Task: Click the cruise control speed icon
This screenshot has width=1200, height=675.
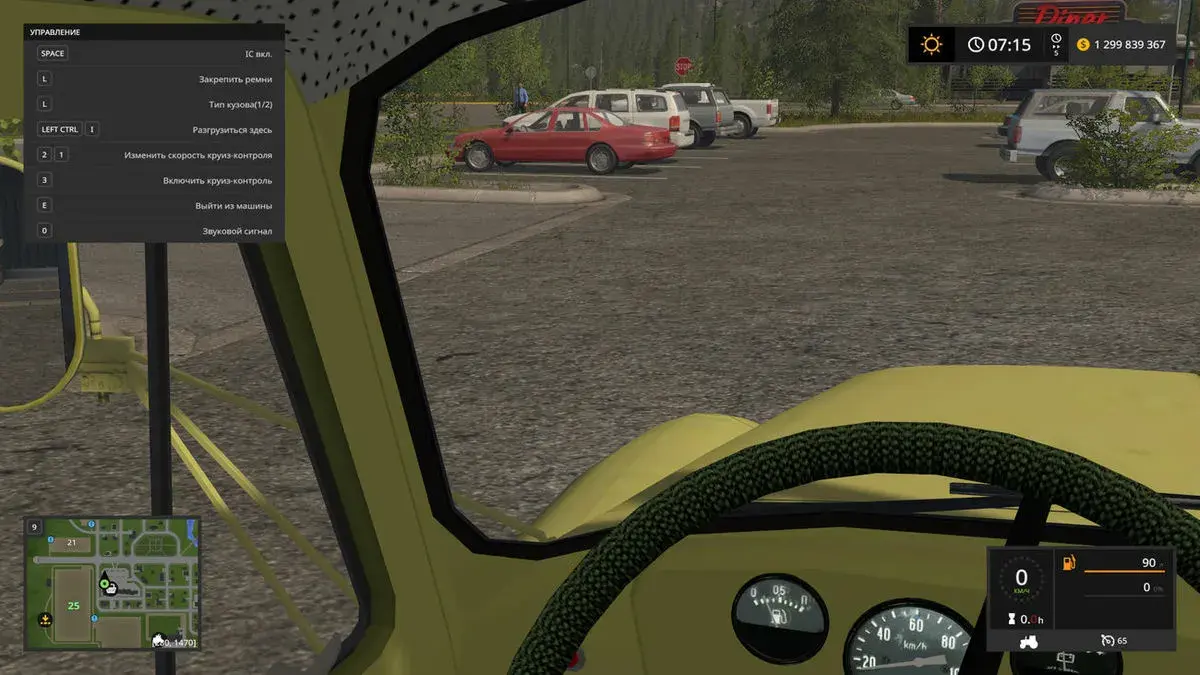Action: (1108, 640)
